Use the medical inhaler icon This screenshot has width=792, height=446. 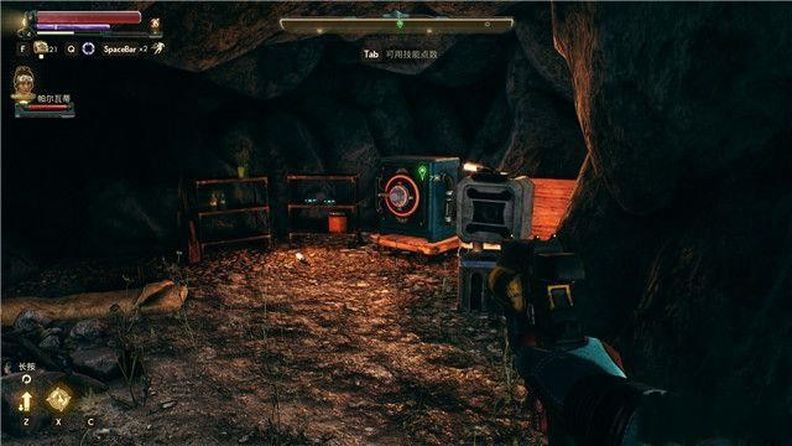pos(41,48)
